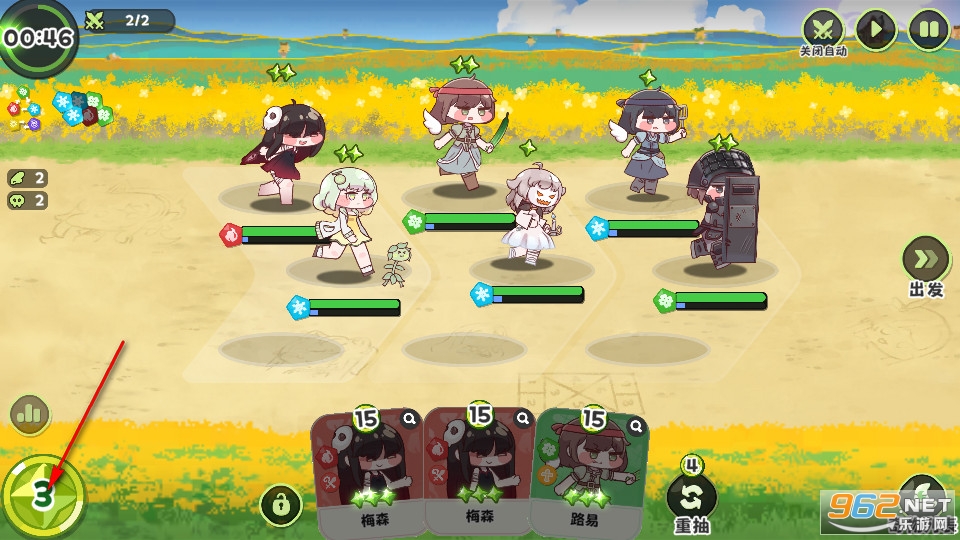The width and height of the screenshot is (960, 540).
Task: Toggle the 关闭自动 auto-battle button
Action: (823, 30)
